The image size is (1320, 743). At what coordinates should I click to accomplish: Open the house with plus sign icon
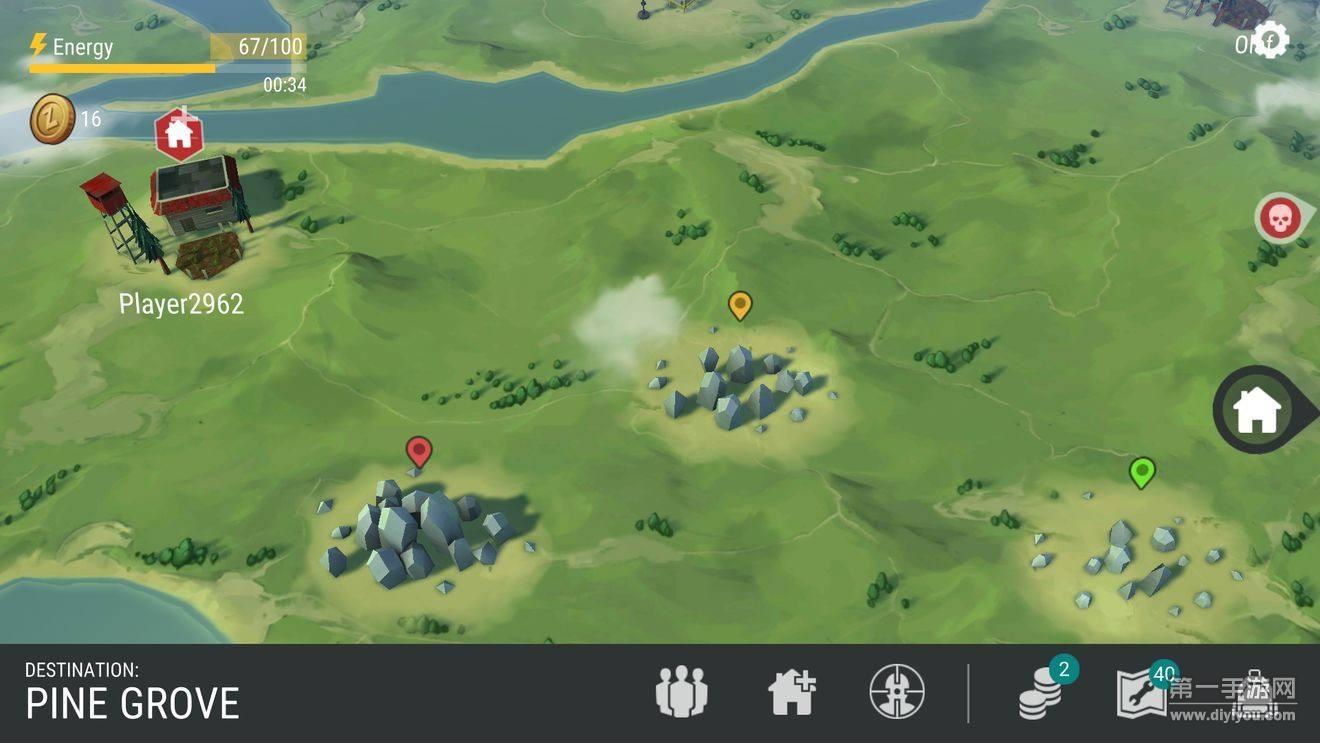pyautogui.click(x=792, y=692)
